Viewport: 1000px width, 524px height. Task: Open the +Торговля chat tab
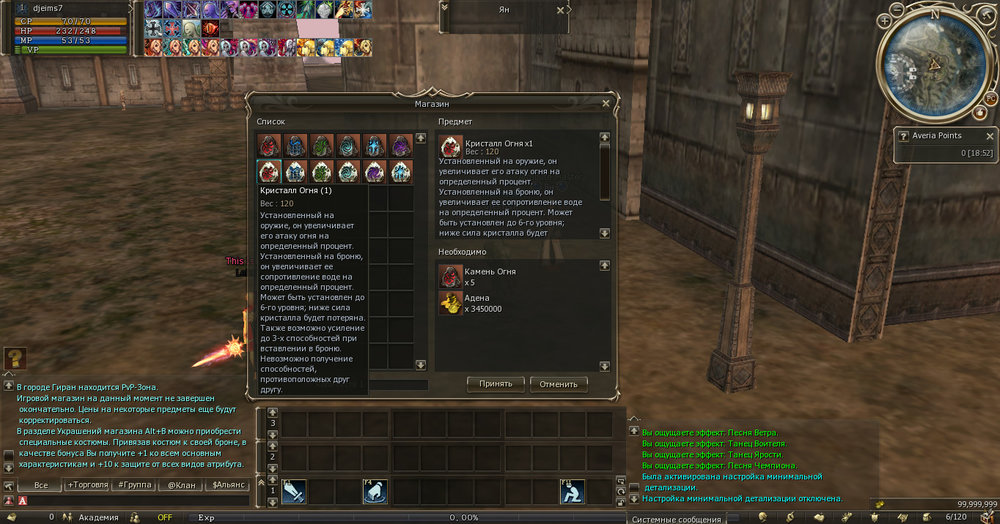pos(88,485)
